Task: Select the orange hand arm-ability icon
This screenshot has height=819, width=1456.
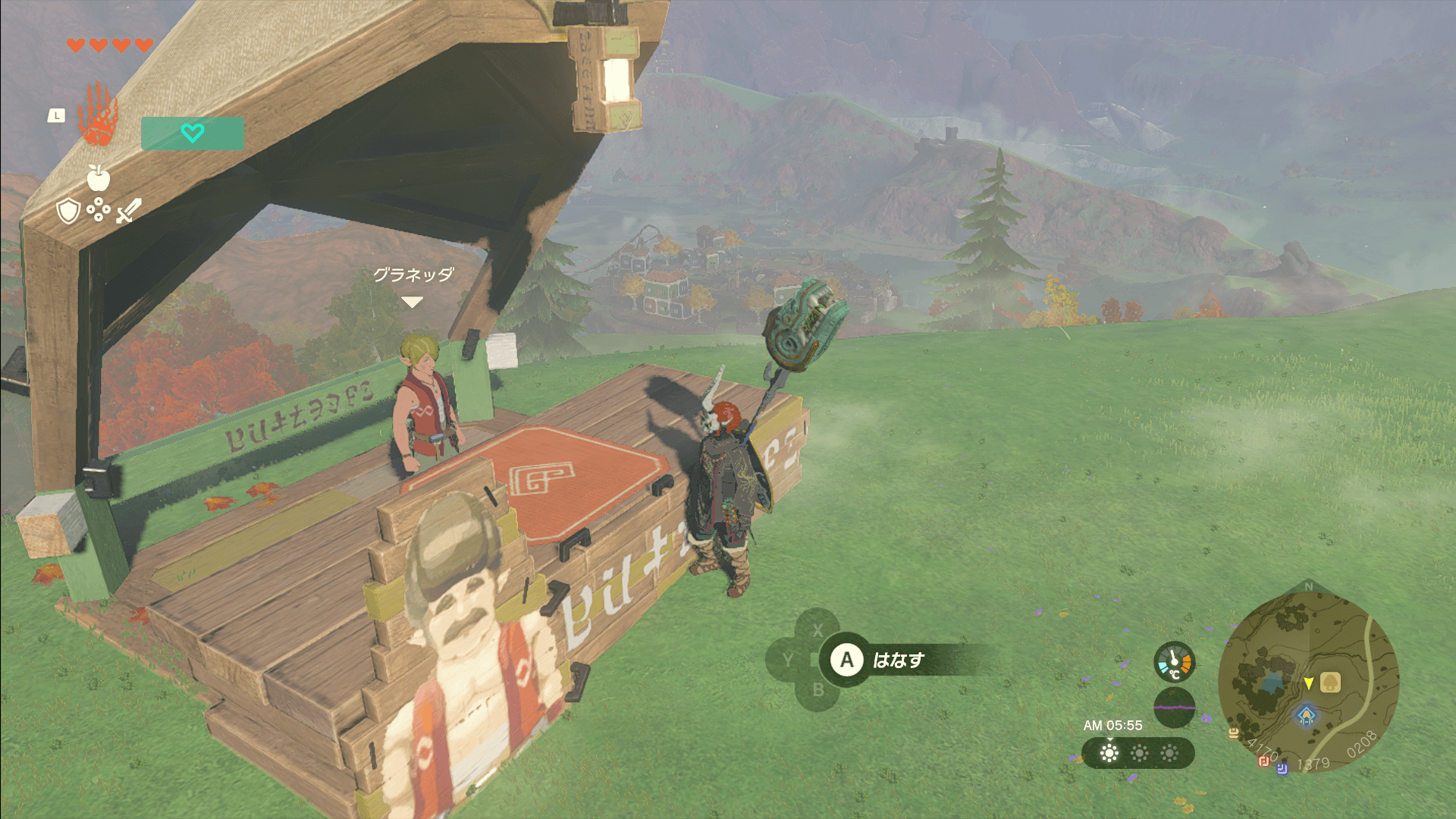Action: pos(98,115)
